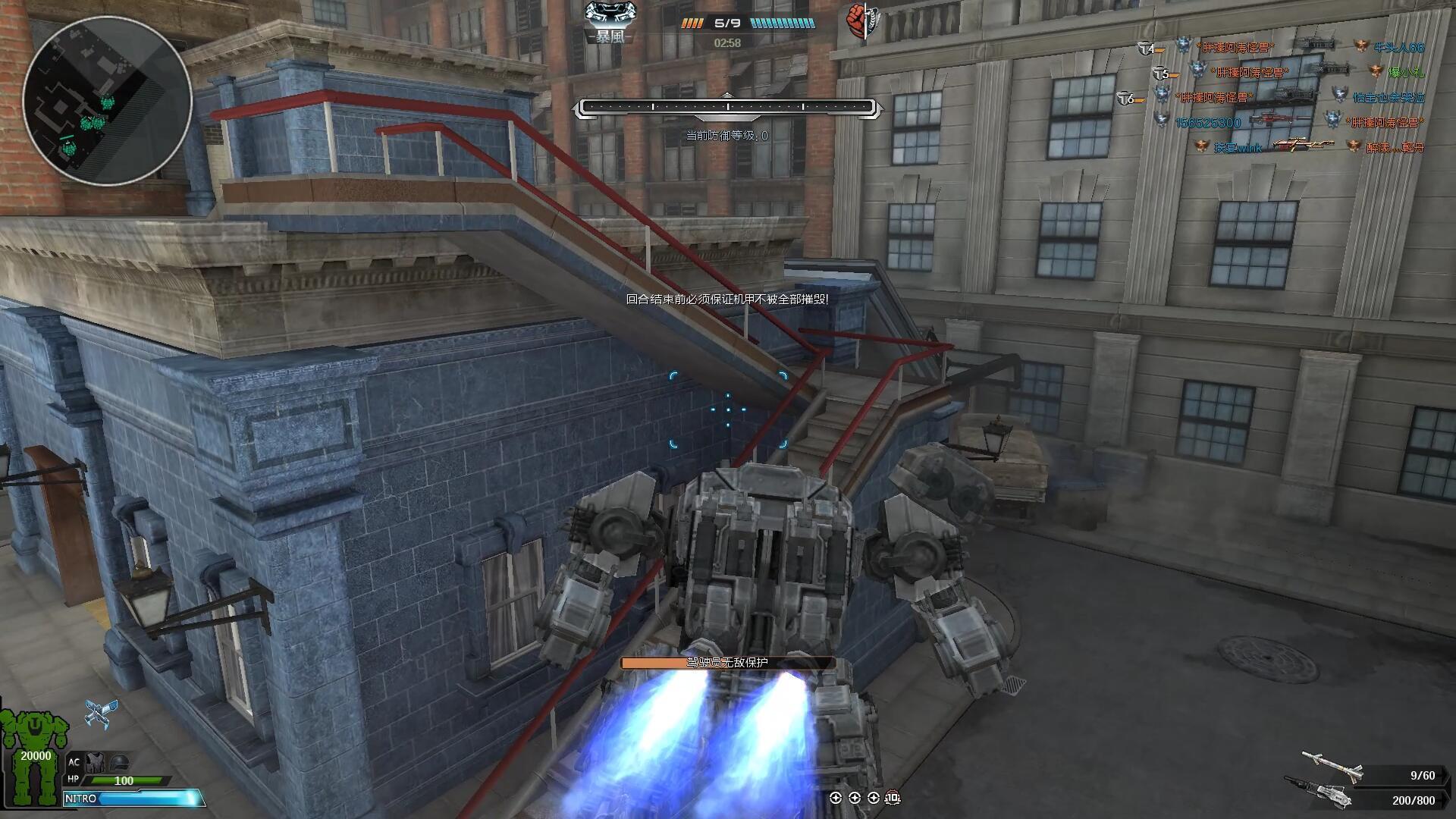Image resolution: width=1456 pixels, height=819 pixels.
Task: Select the helmet armor icon
Action: coord(120,762)
